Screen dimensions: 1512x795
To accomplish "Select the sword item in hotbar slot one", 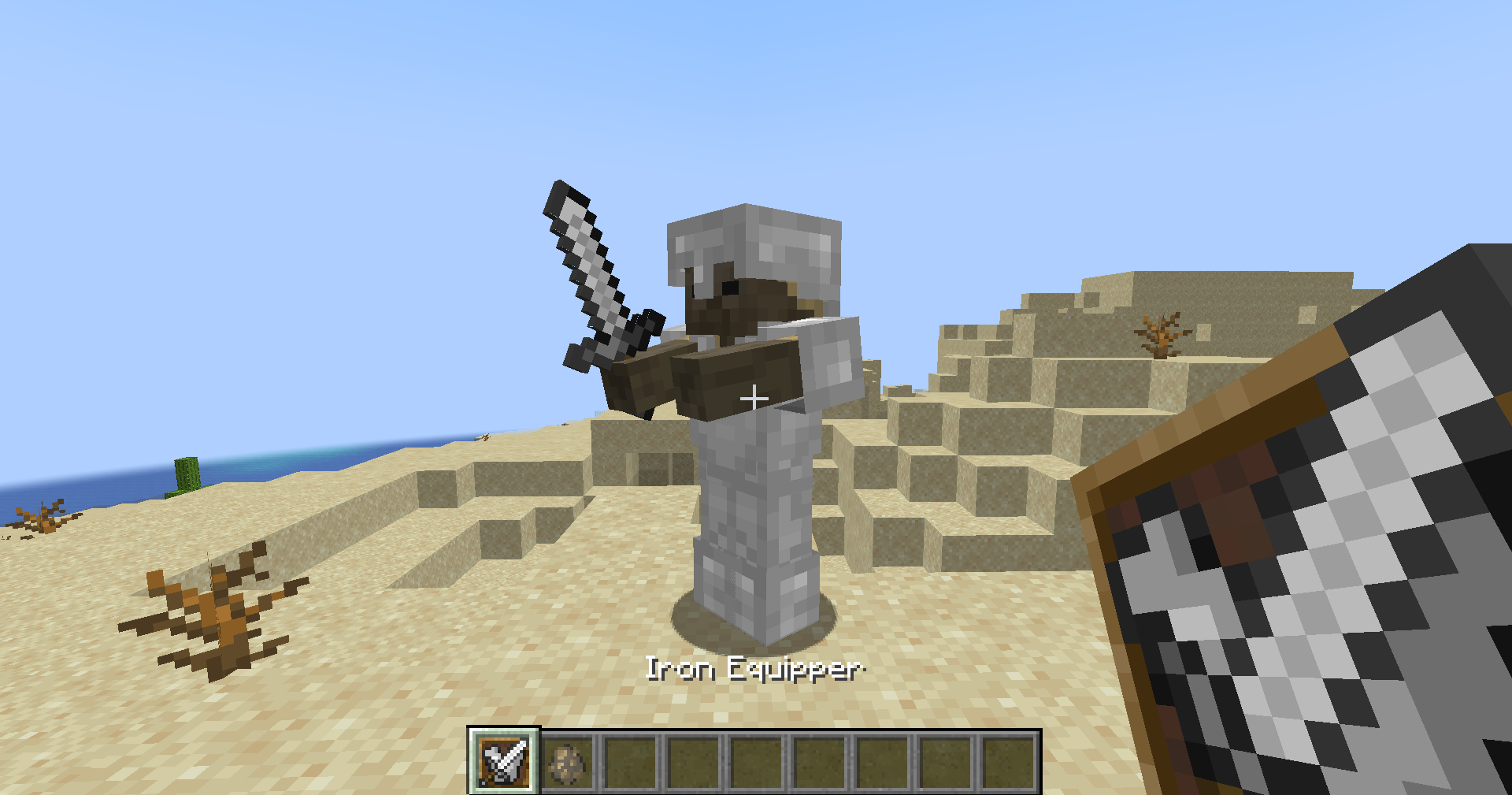I will (x=503, y=763).
